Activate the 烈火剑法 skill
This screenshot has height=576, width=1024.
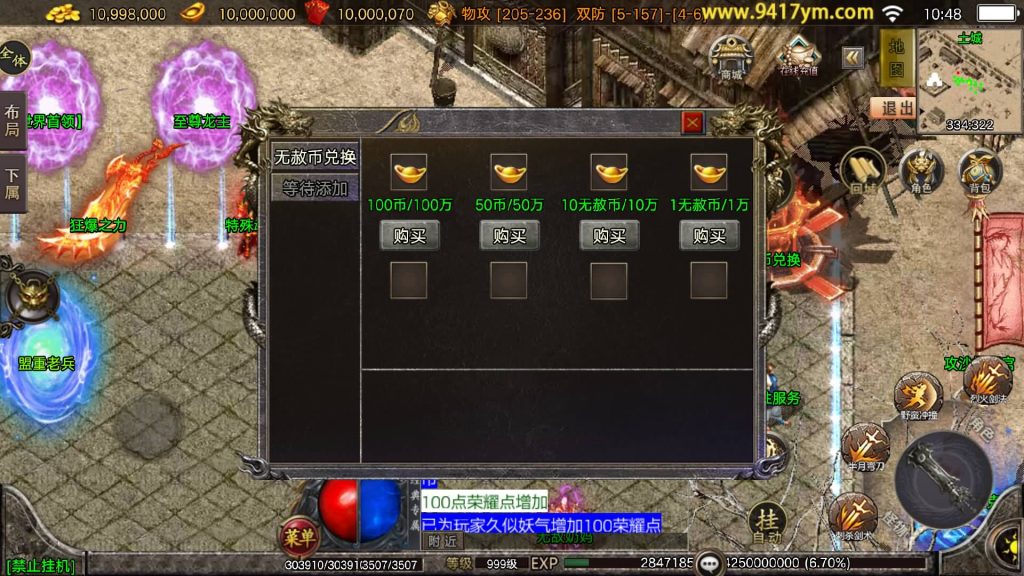[987, 380]
